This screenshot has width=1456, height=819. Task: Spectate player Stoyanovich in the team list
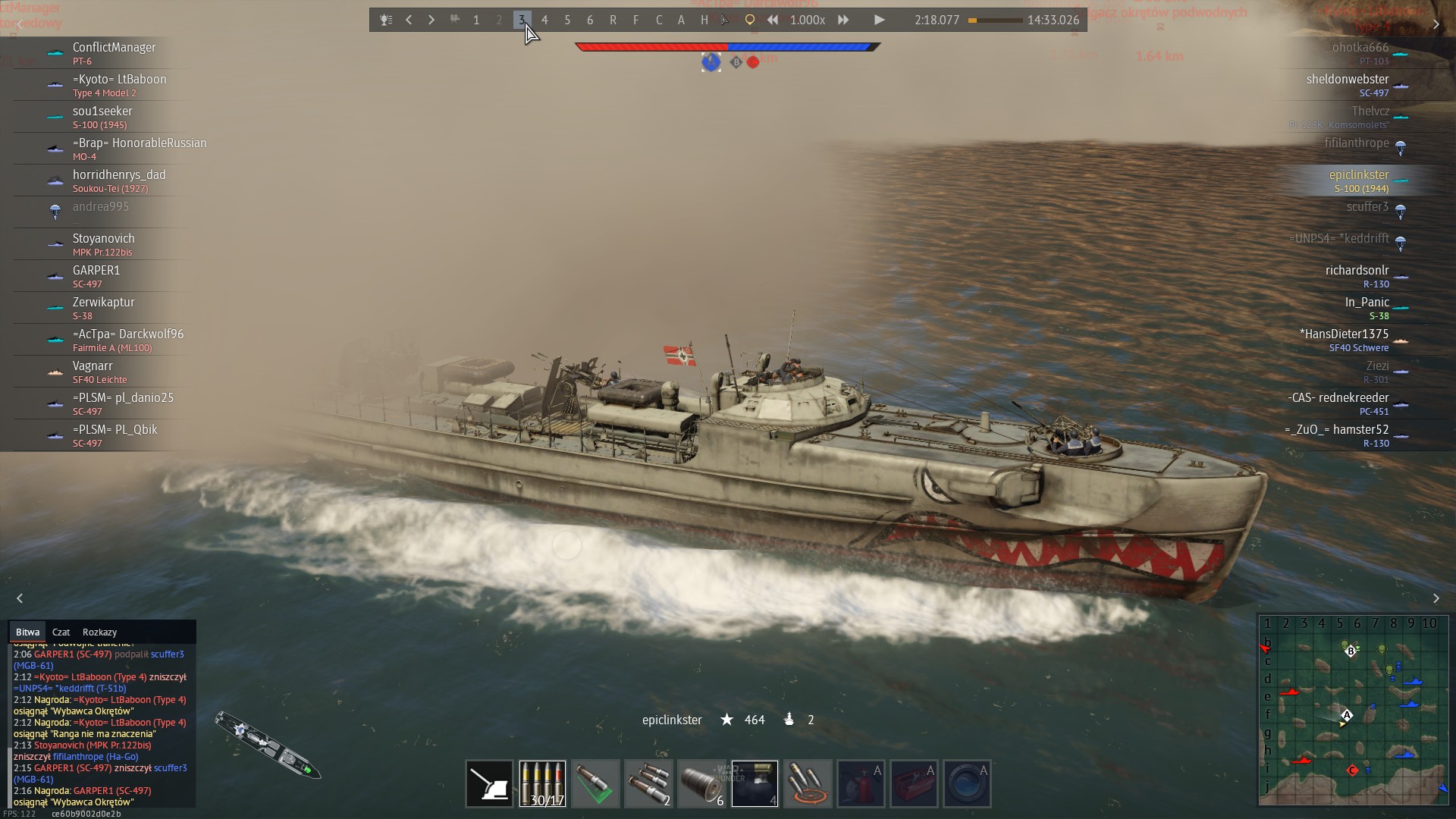coord(103,244)
